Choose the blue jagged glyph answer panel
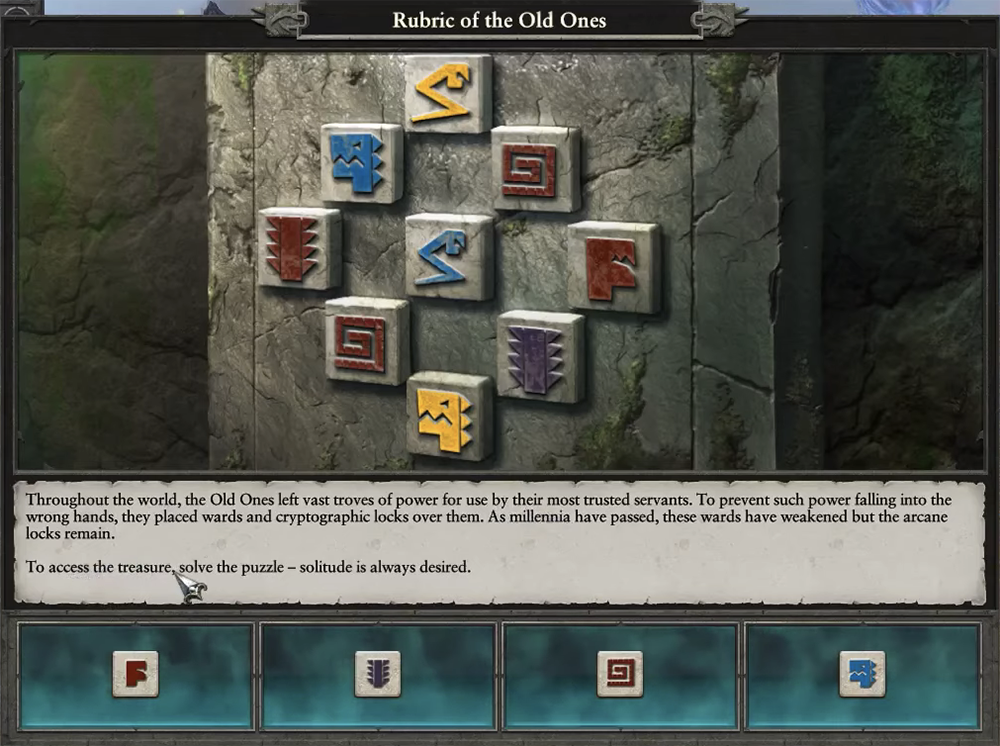This screenshot has width=1000, height=746. tap(862, 675)
